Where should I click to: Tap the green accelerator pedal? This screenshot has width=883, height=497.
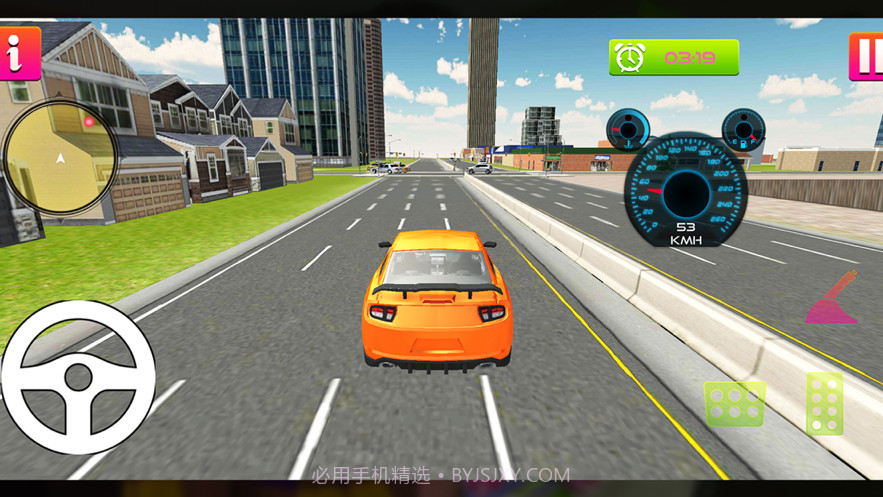825,404
